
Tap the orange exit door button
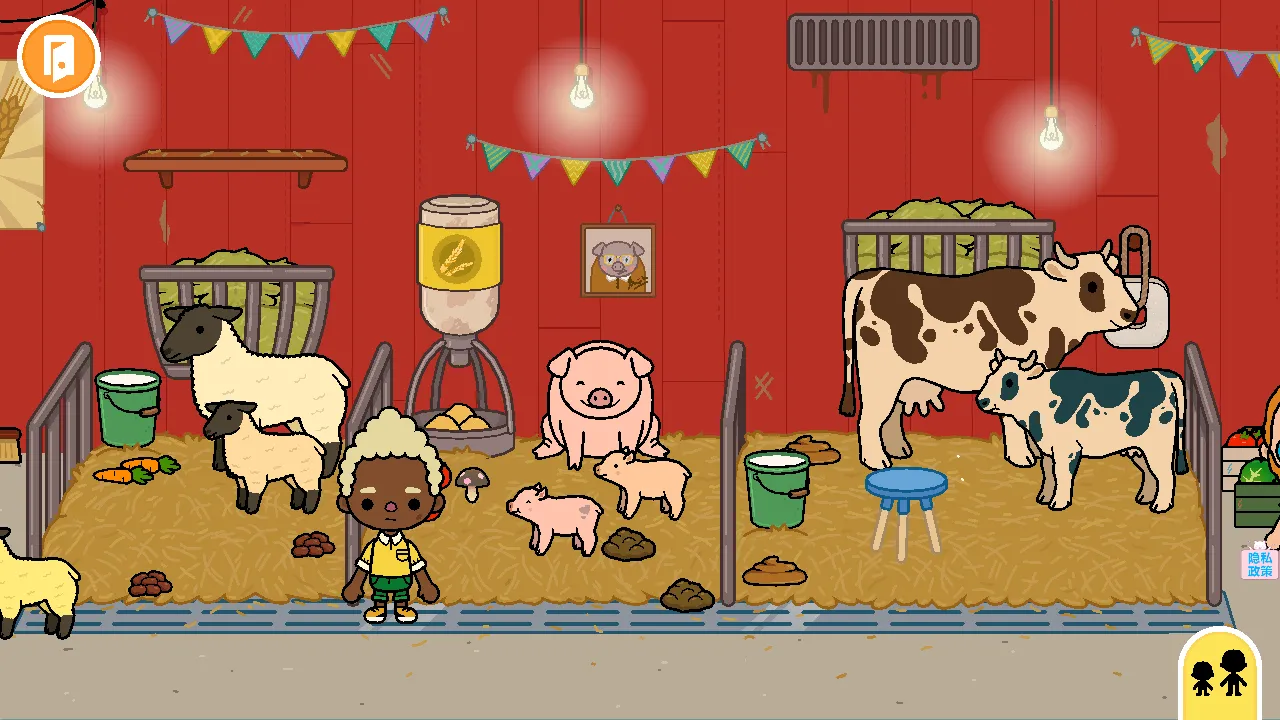(58, 56)
